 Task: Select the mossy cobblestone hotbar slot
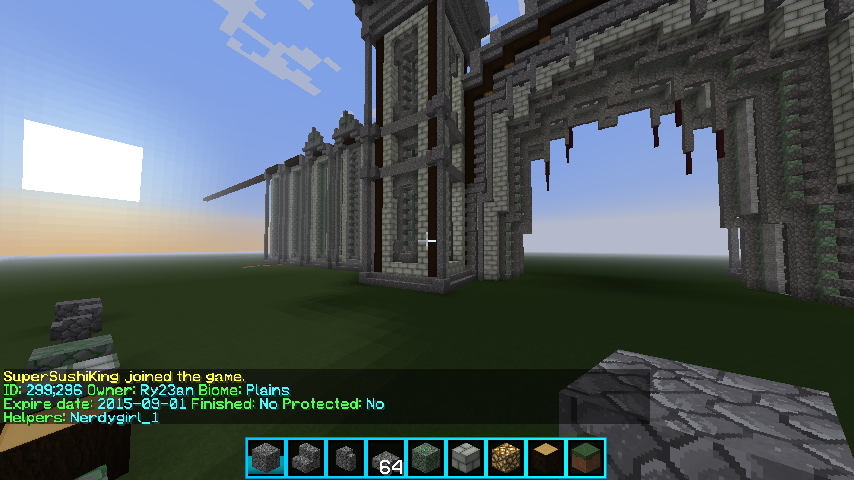(425, 458)
